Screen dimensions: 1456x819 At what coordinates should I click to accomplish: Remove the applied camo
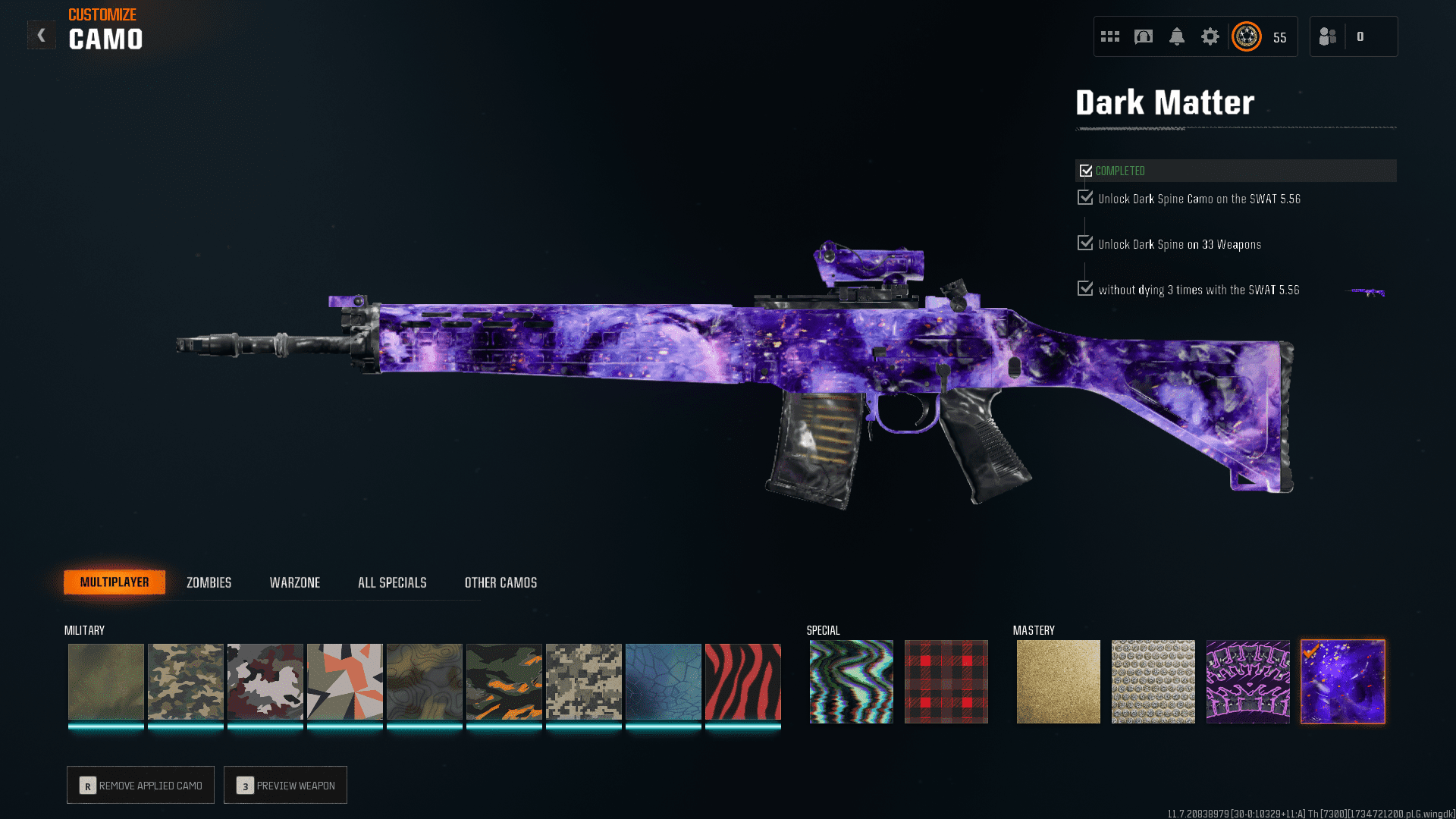point(140,785)
